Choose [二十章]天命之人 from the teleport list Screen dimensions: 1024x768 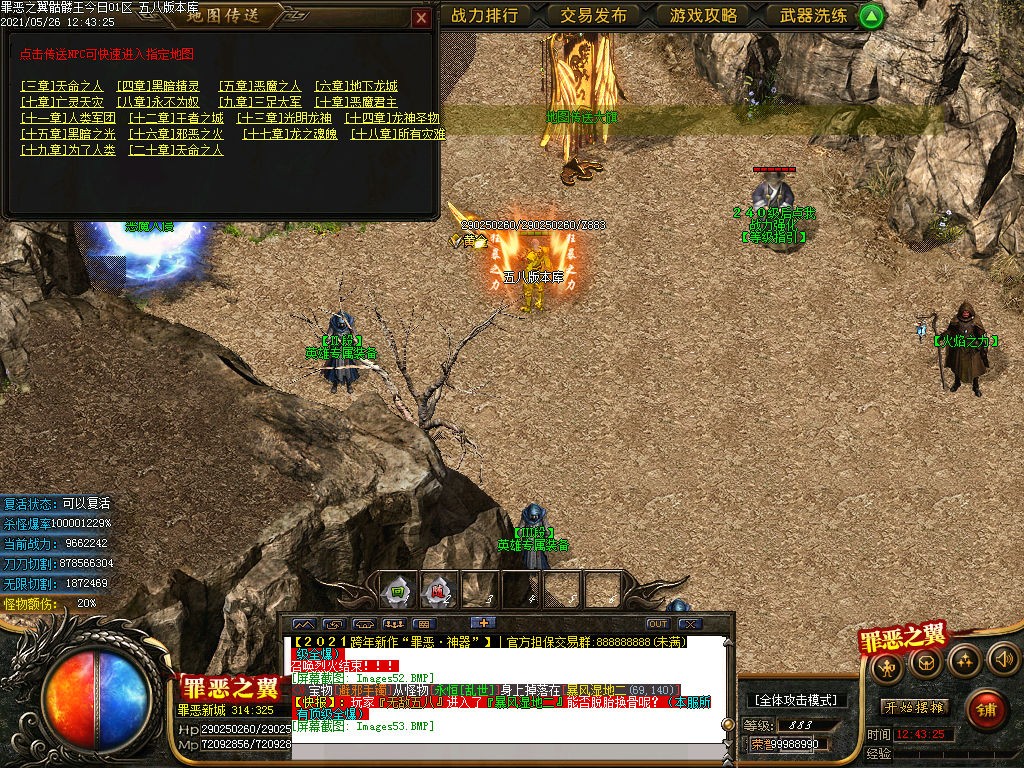coord(177,150)
